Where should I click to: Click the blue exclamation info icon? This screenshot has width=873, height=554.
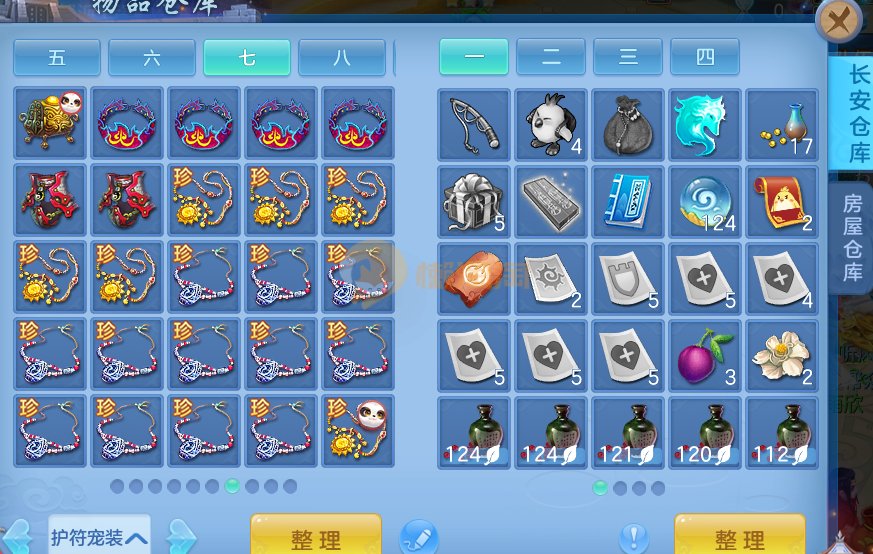pos(633,539)
